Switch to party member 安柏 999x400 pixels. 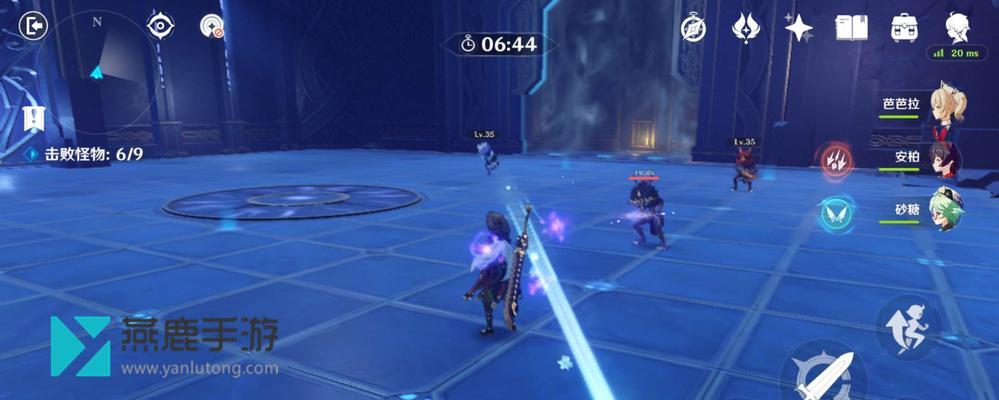tap(945, 159)
